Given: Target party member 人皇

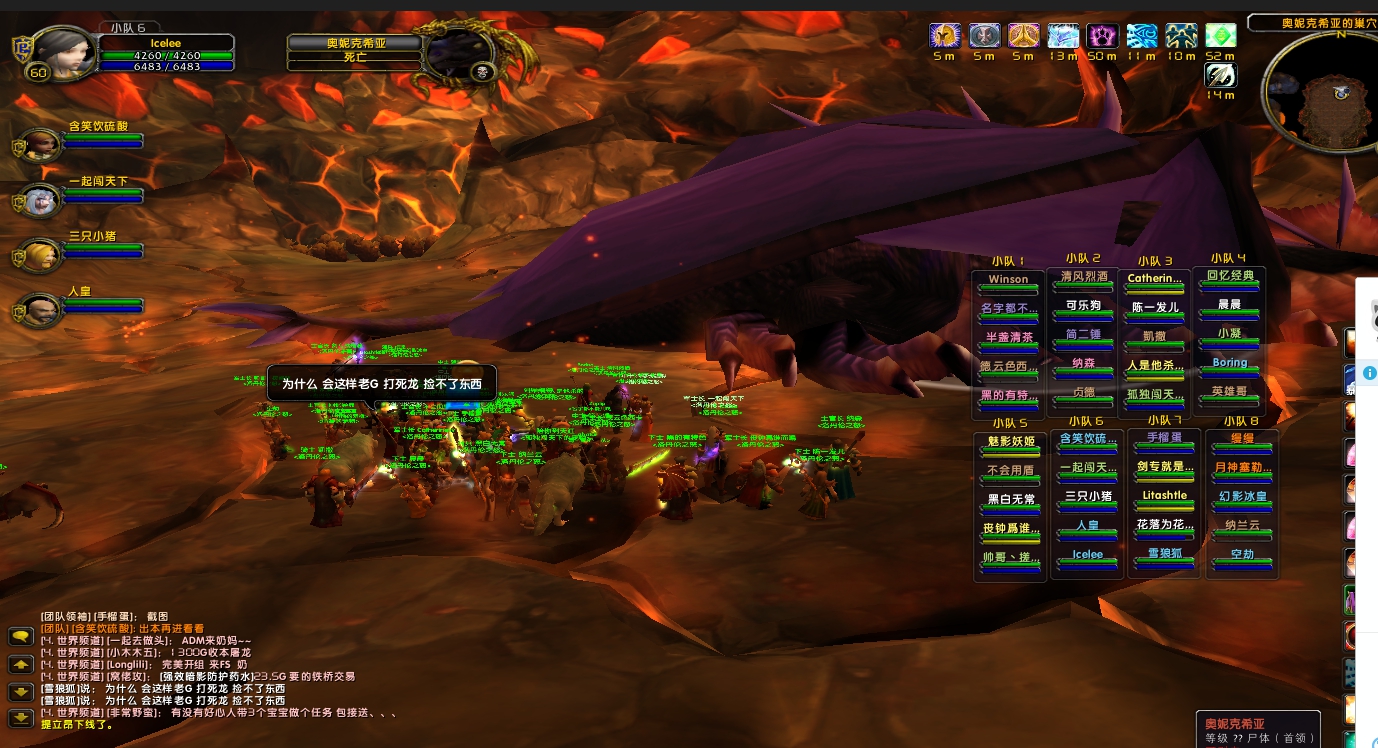Looking at the screenshot, I should [41, 309].
